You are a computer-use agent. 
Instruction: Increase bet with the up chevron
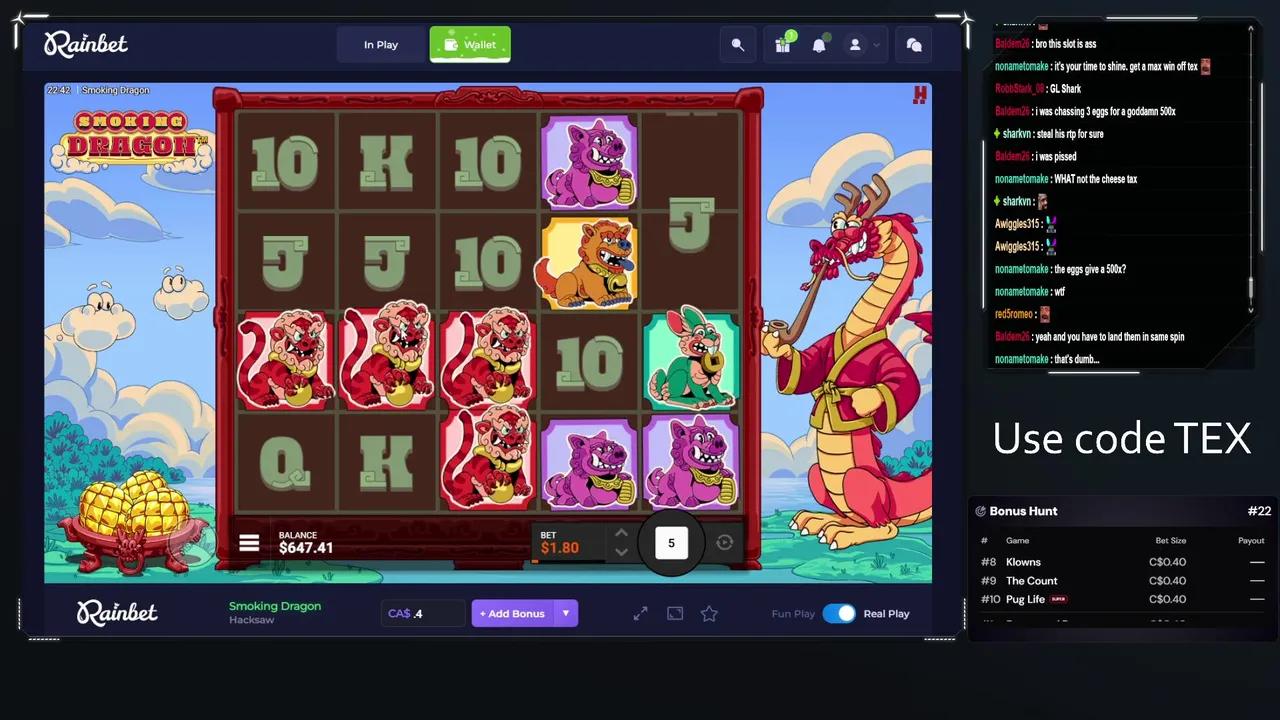coord(621,533)
